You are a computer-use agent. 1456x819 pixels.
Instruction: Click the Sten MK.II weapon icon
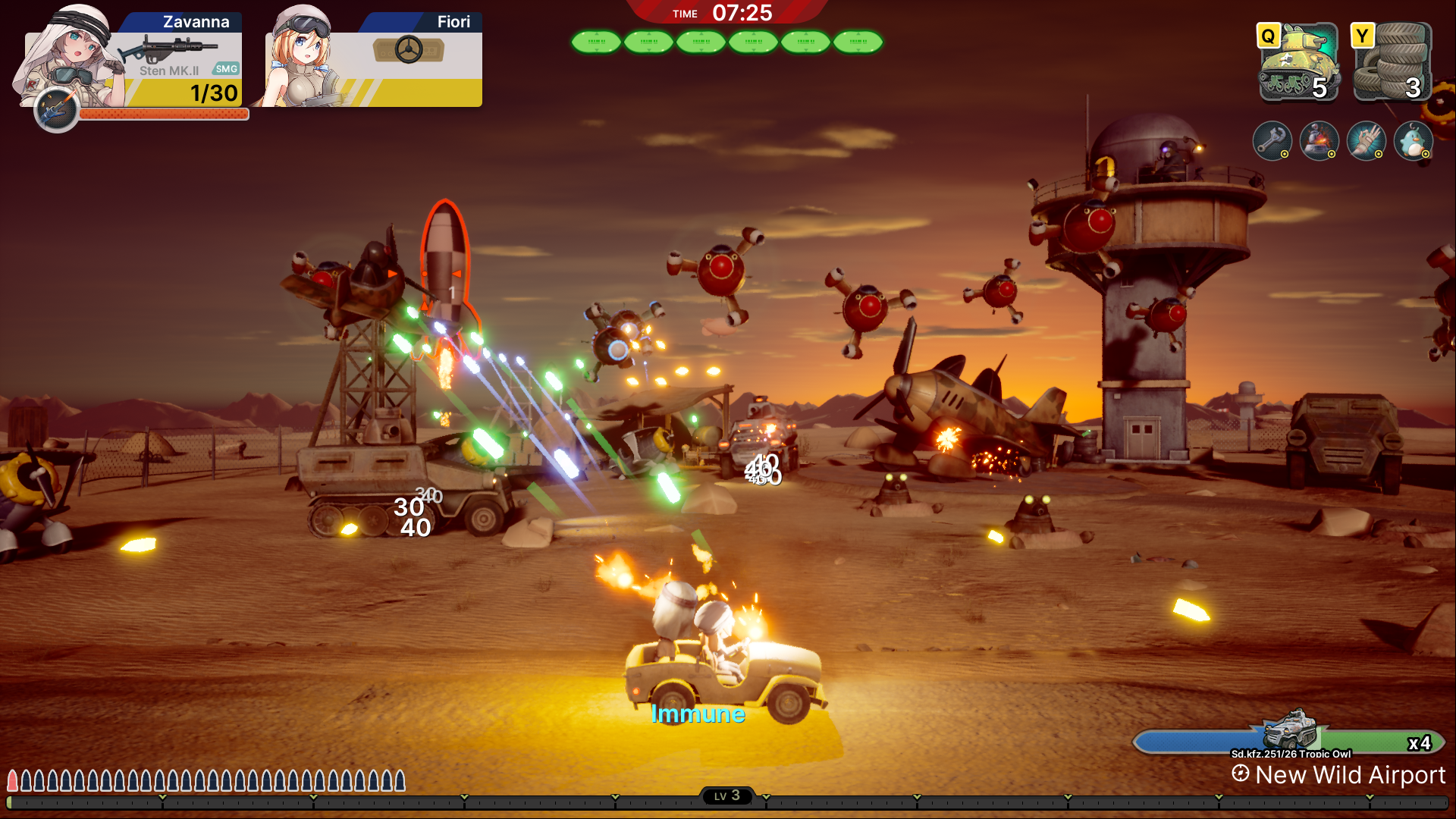pos(168,49)
